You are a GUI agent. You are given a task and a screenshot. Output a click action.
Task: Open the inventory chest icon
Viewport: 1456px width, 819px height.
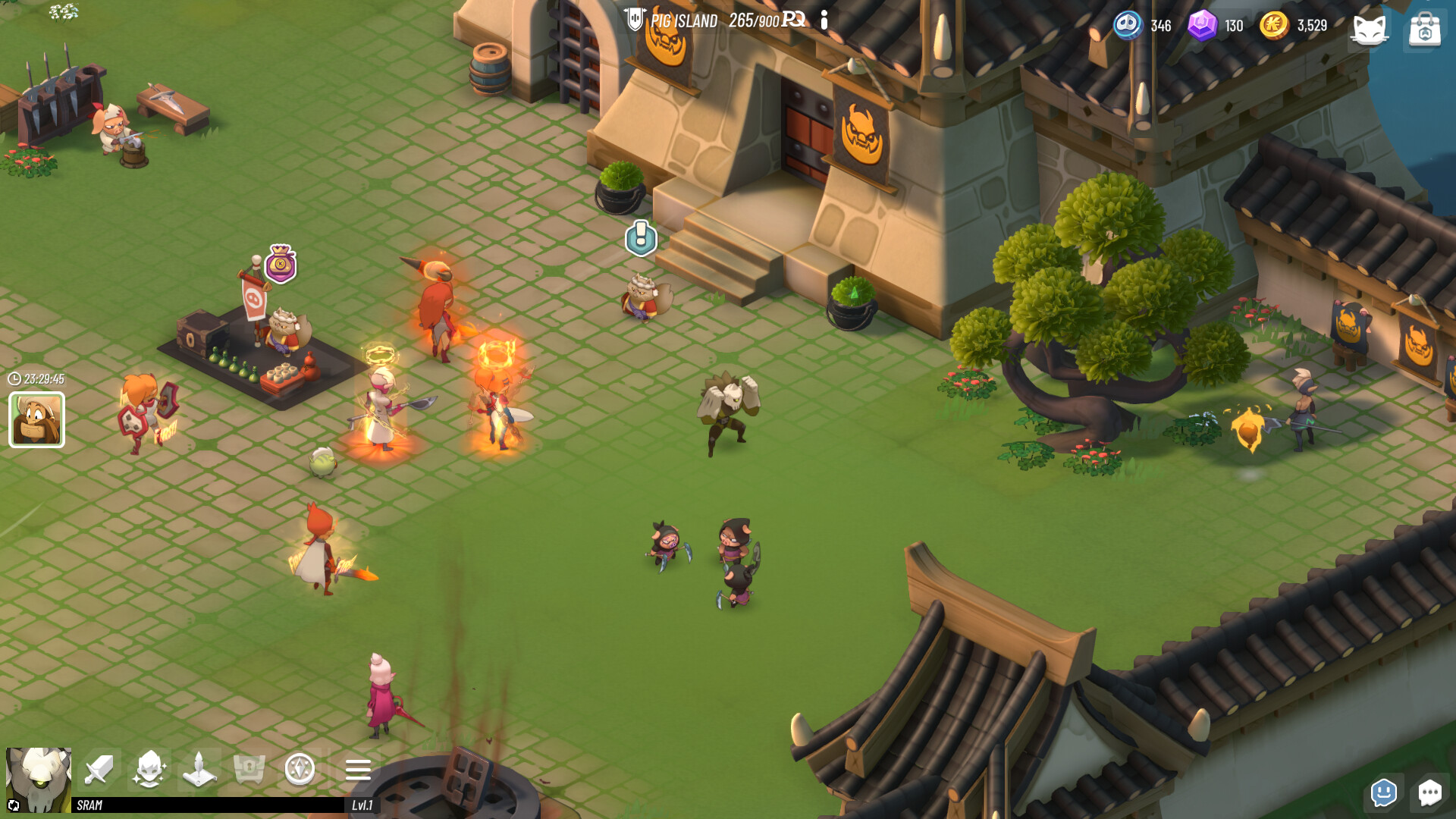250,770
